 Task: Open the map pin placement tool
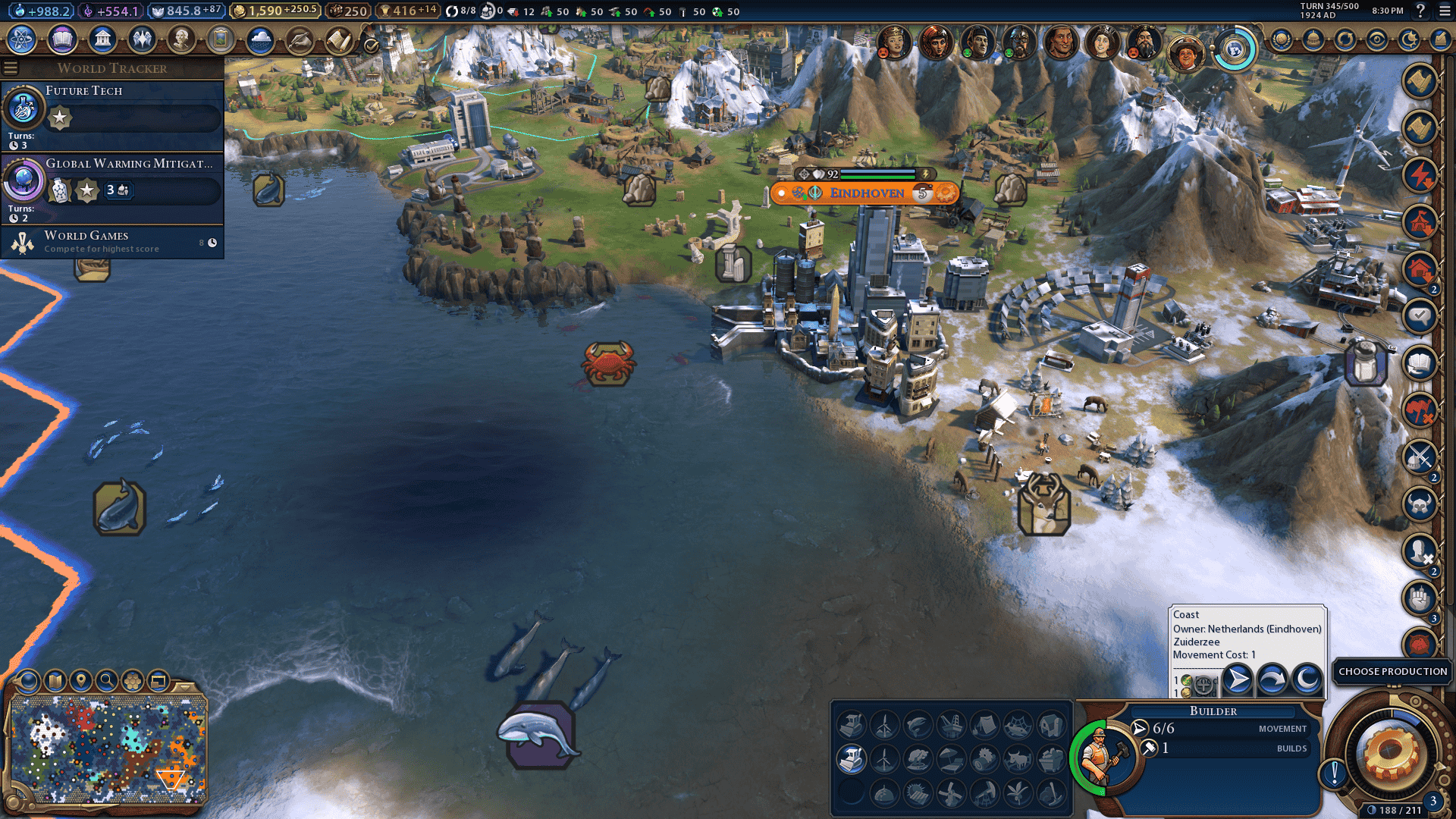point(81,681)
